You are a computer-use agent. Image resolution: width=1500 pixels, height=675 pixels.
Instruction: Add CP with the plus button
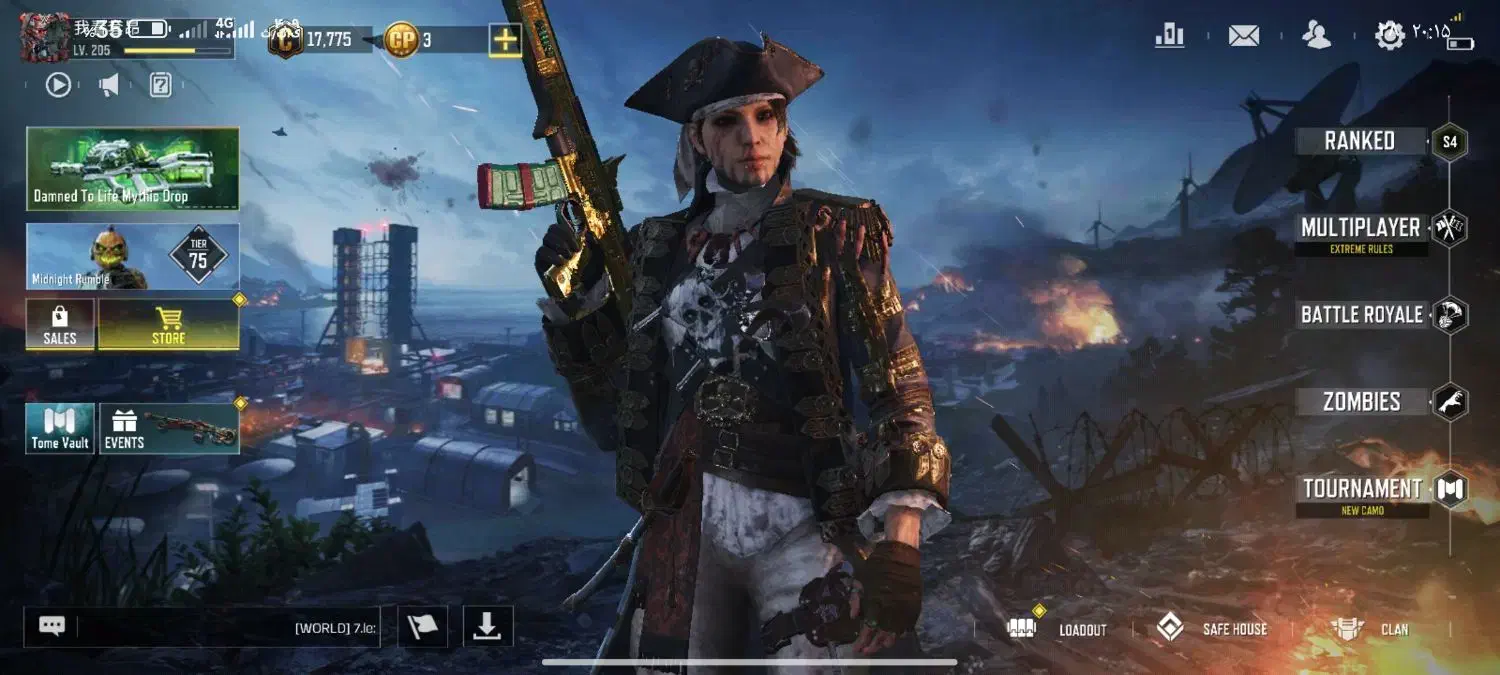coord(505,40)
